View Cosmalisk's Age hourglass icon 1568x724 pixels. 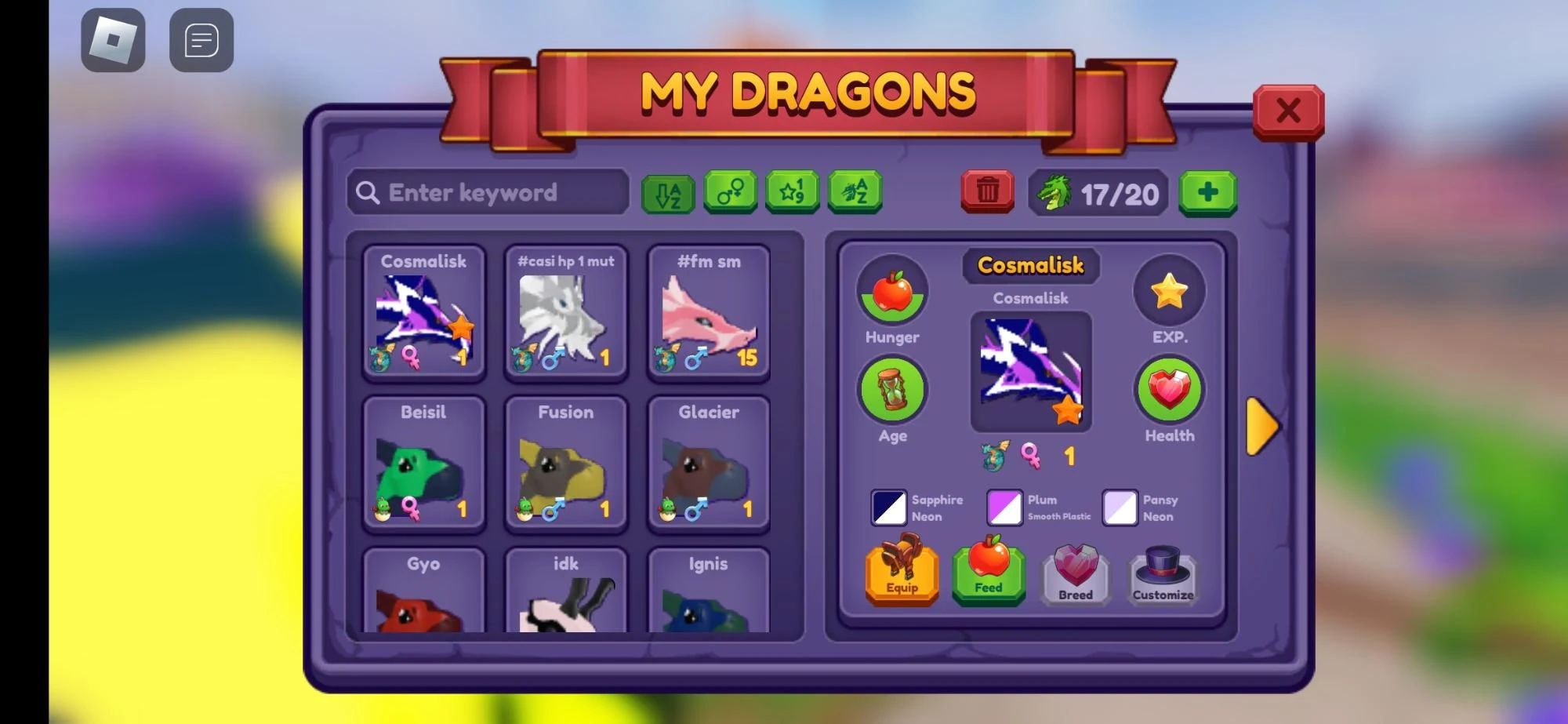click(x=892, y=390)
